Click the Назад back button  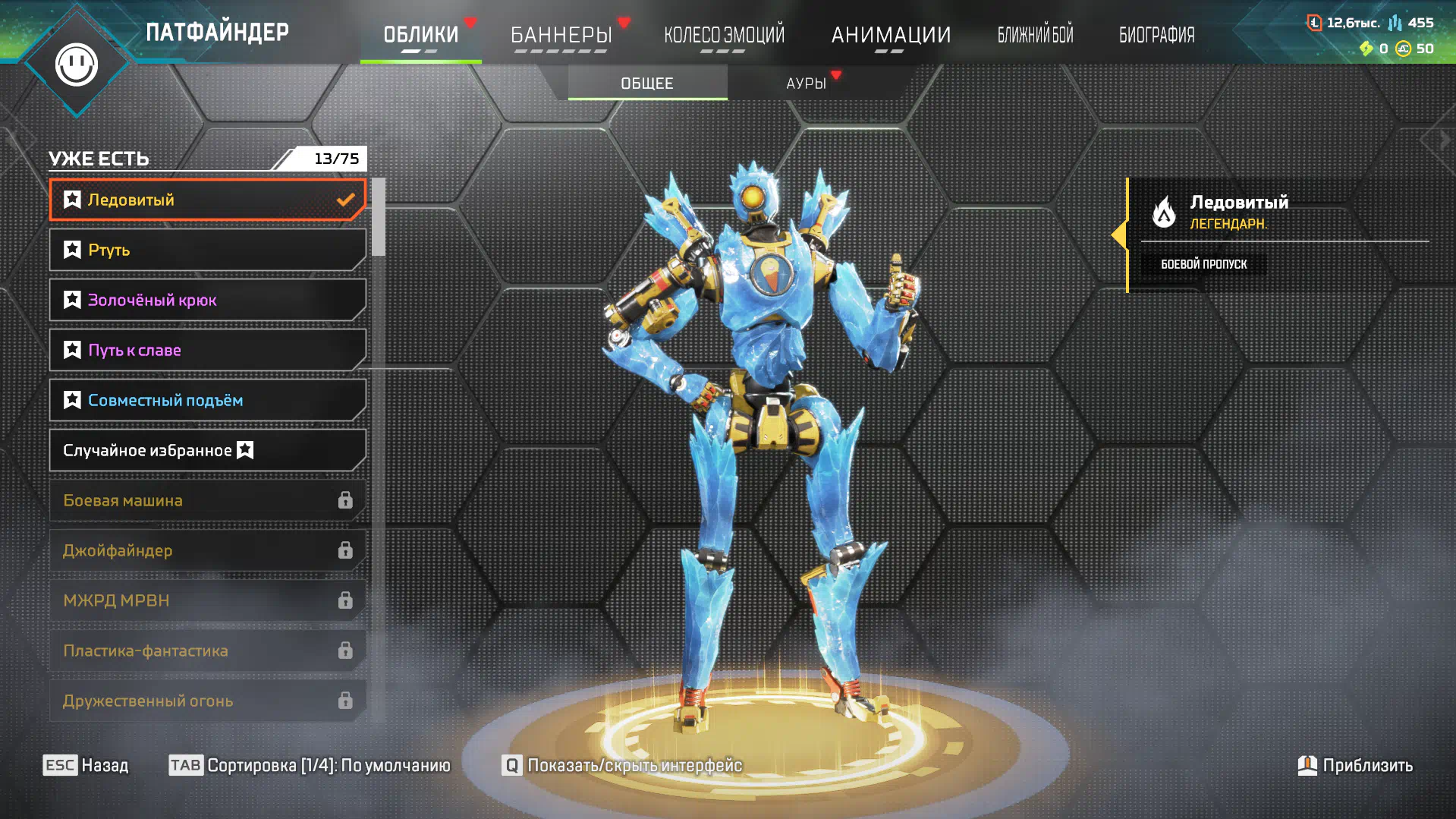click(86, 765)
